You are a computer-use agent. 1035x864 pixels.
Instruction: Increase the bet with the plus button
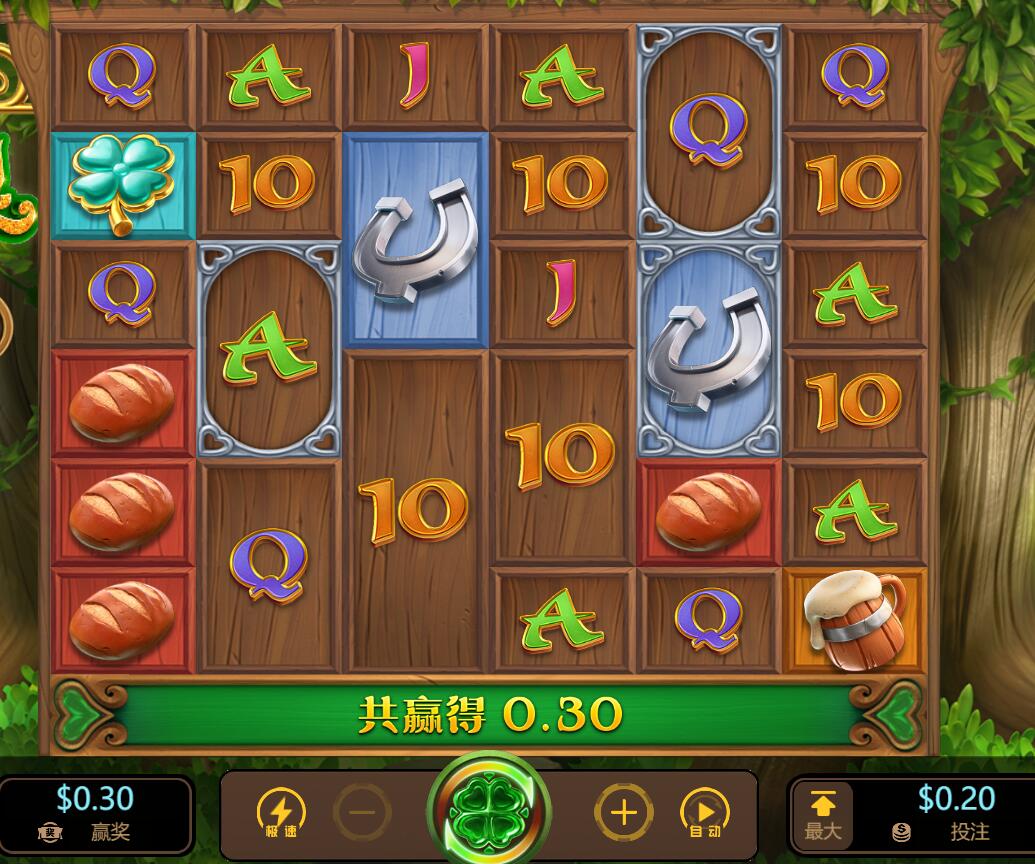click(x=623, y=812)
